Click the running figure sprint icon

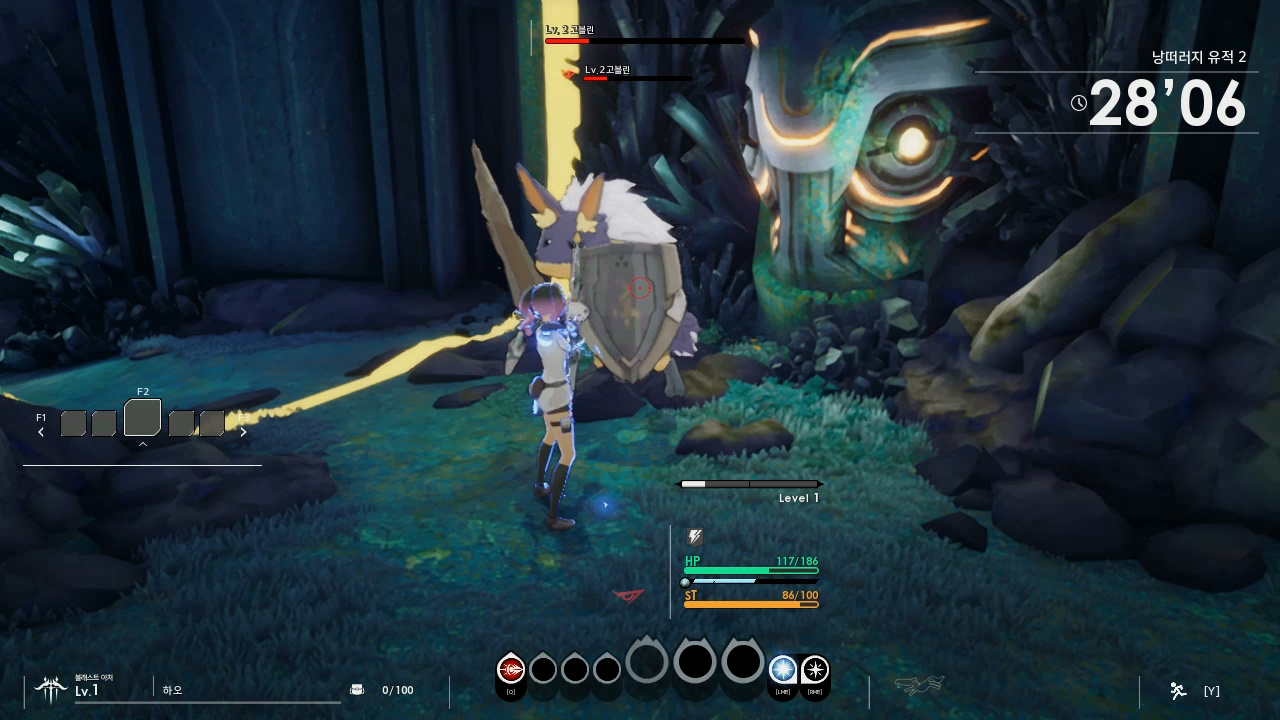1178,690
